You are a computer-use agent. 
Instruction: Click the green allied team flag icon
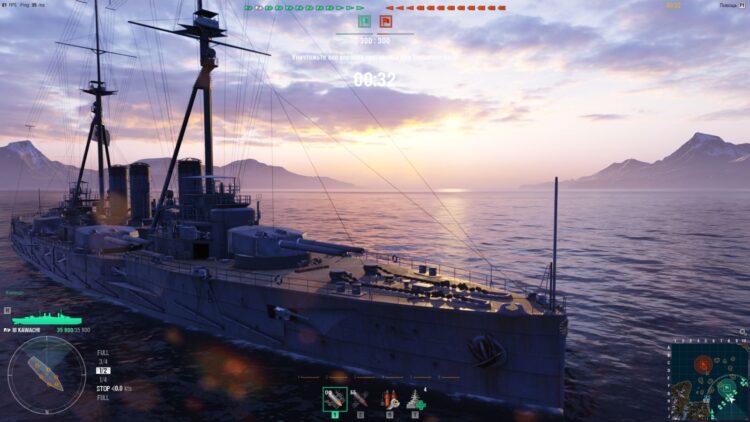pyautogui.click(x=364, y=20)
